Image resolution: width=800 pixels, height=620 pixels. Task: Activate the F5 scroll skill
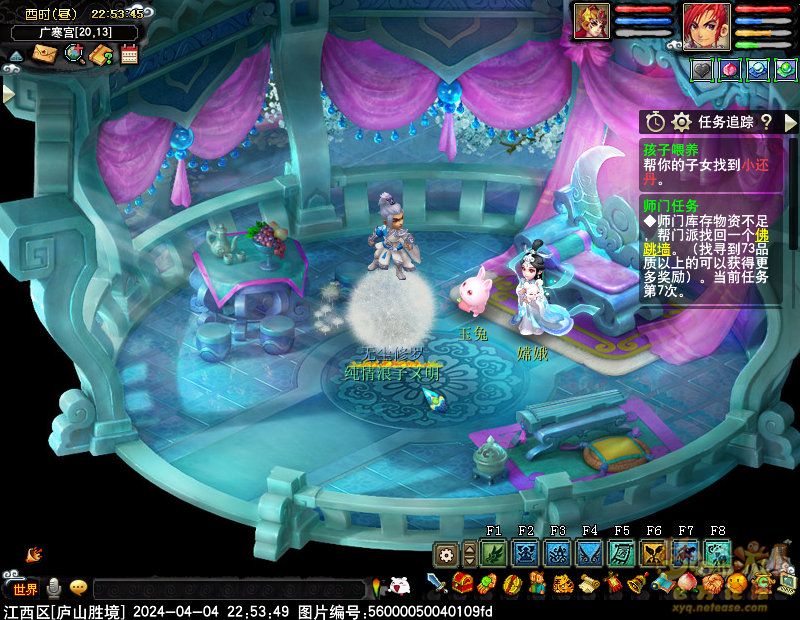tap(622, 553)
